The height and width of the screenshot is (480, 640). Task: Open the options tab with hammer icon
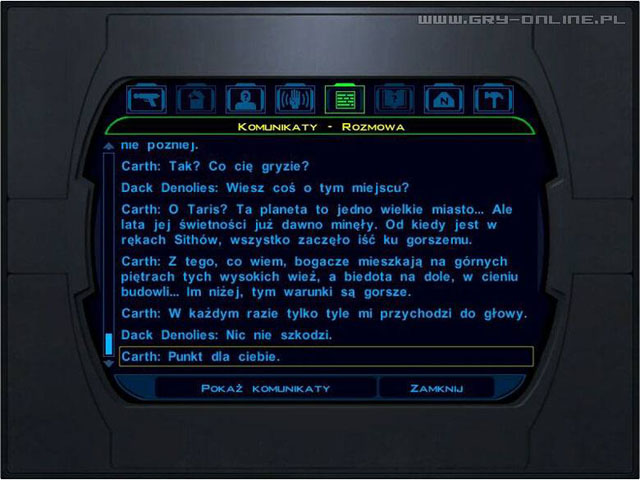tap(492, 98)
